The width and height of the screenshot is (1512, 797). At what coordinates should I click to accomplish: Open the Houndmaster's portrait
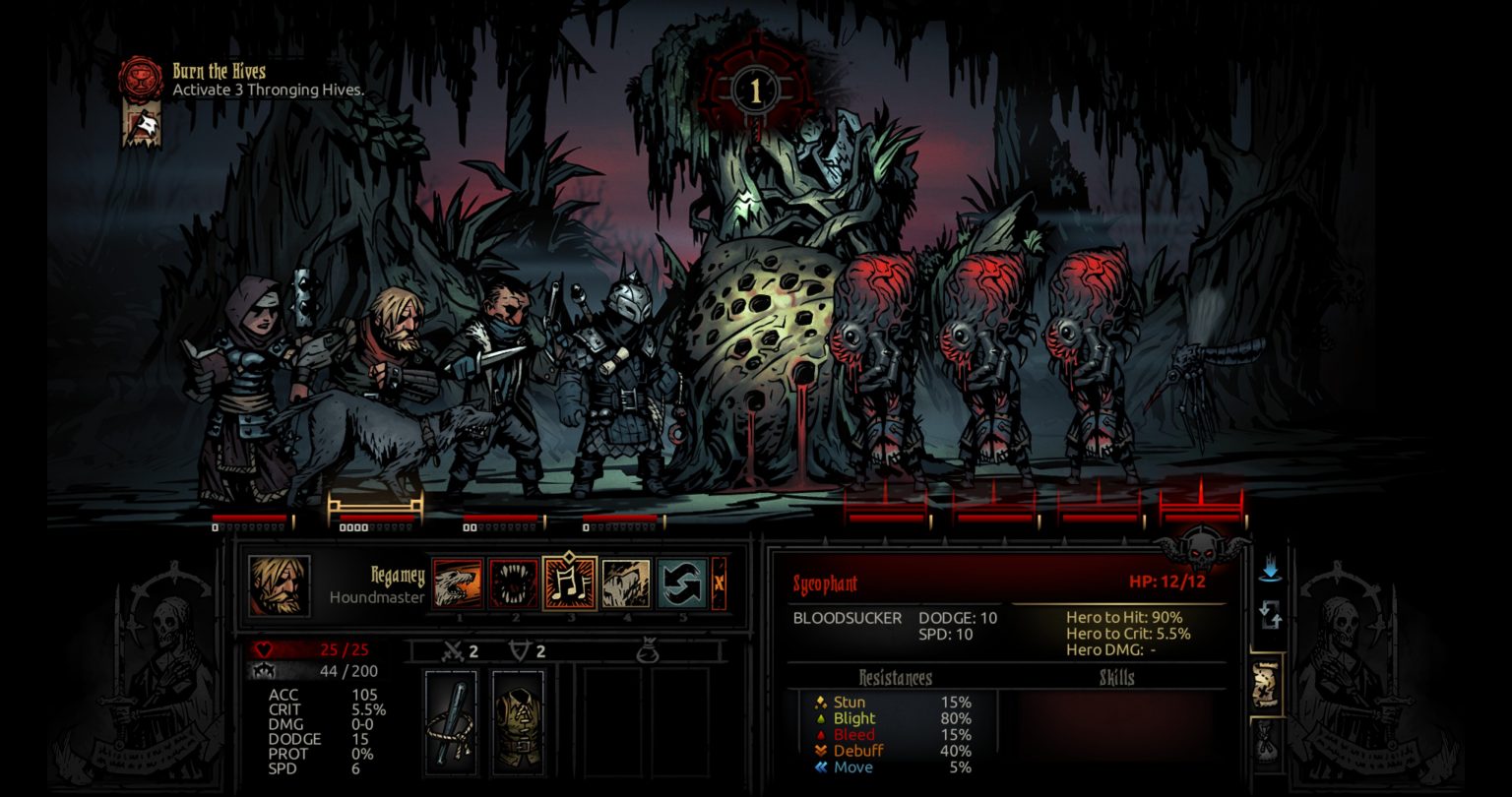tap(279, 585)
